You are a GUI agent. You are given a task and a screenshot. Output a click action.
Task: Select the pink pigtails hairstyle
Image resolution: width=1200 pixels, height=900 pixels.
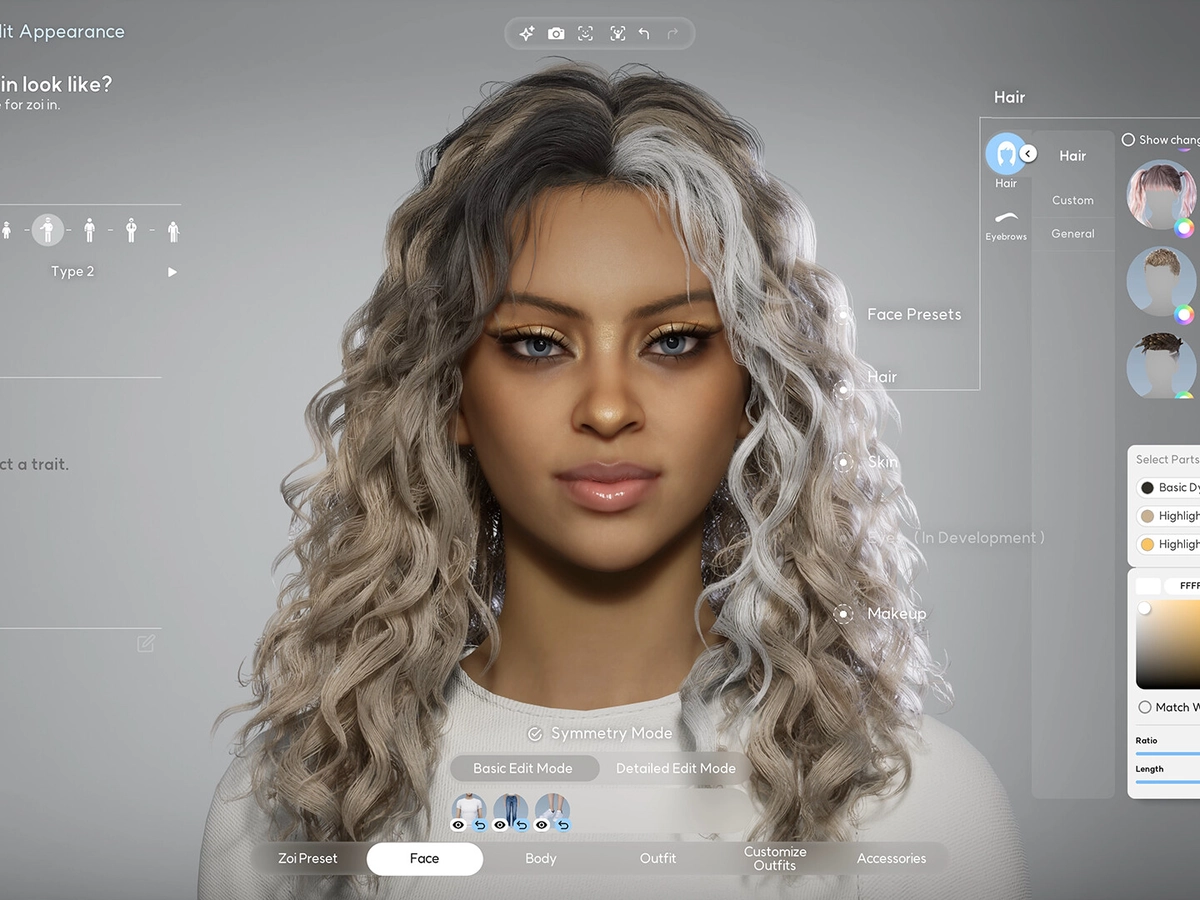click(x=1161, y=194)
